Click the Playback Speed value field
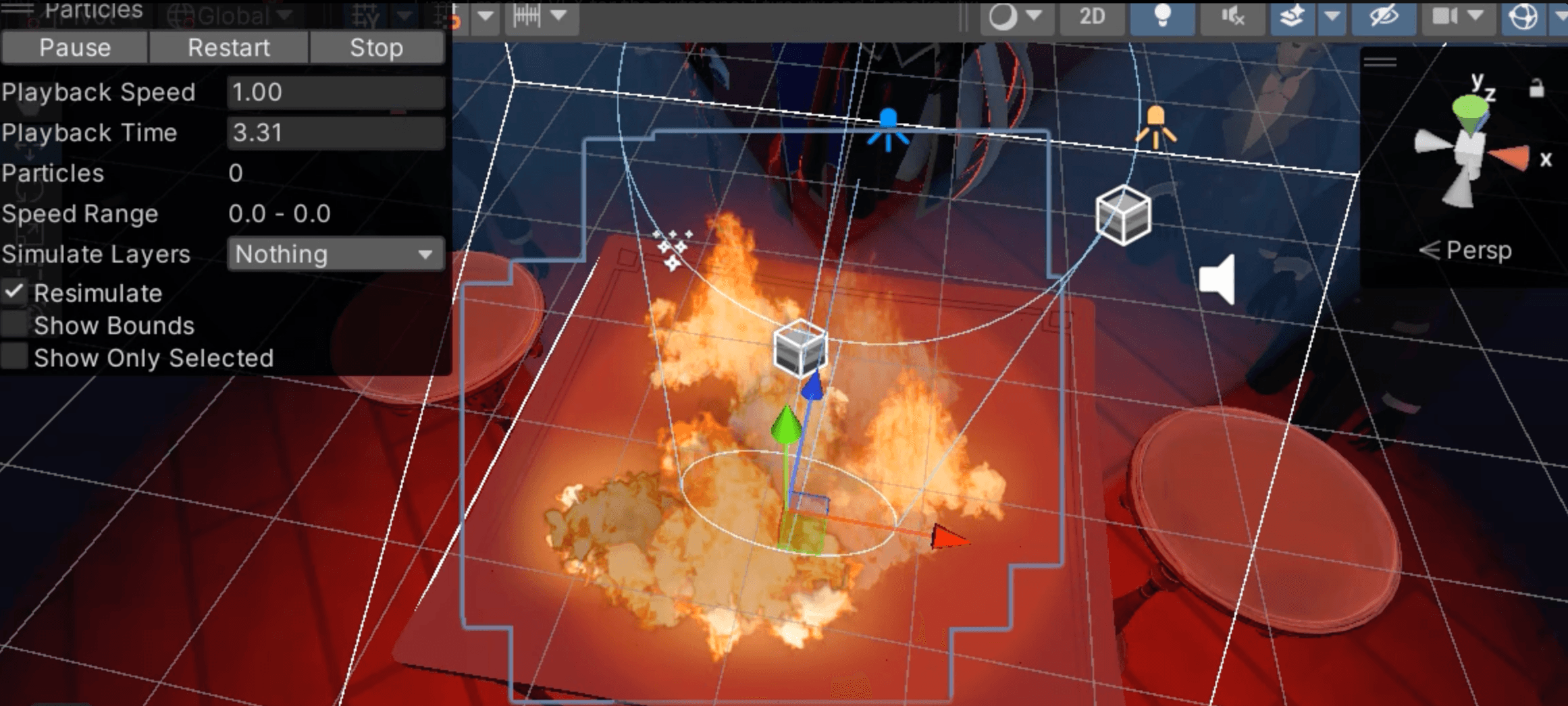 [336, 92]
